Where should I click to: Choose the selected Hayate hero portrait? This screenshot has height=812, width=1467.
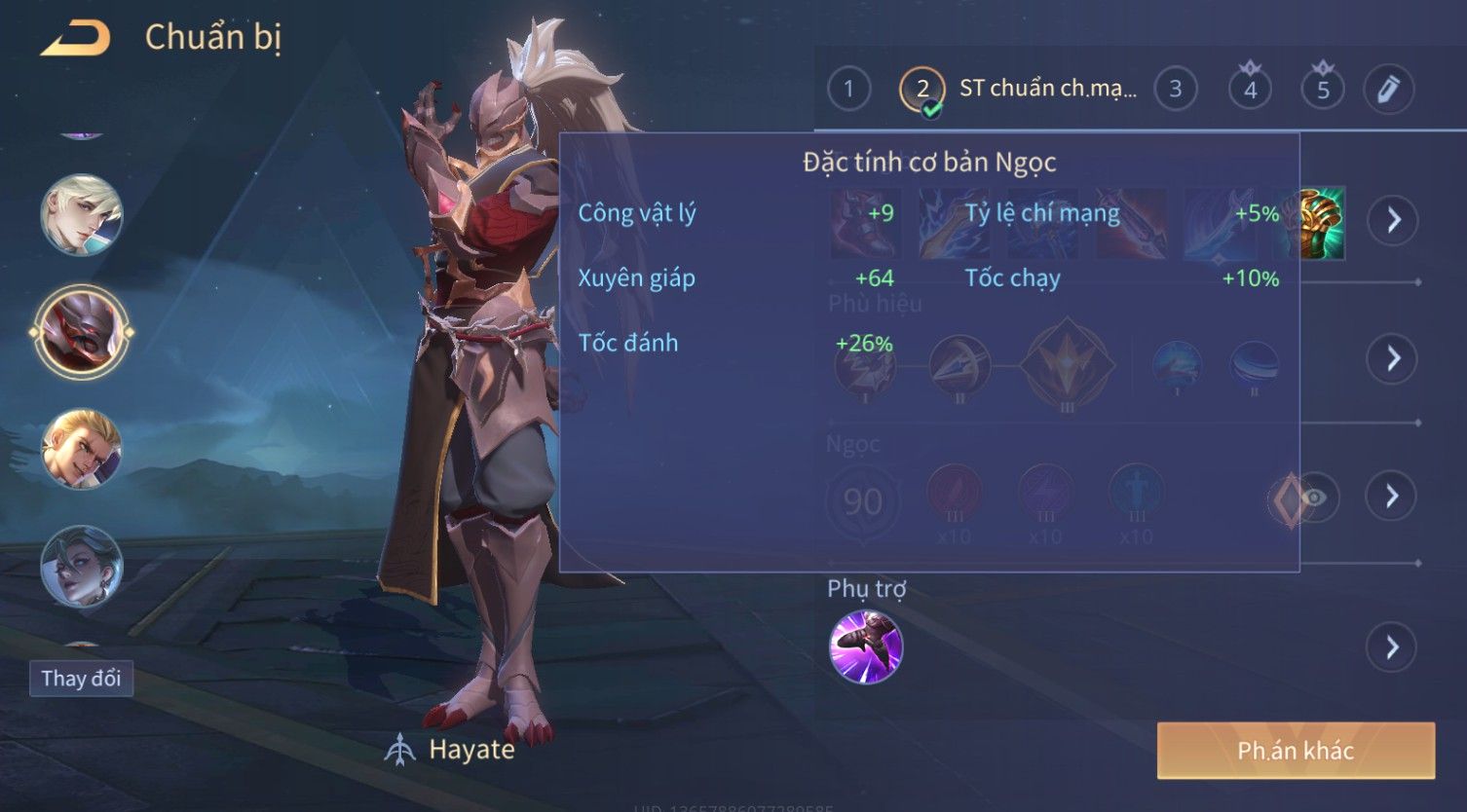point(82,332)
